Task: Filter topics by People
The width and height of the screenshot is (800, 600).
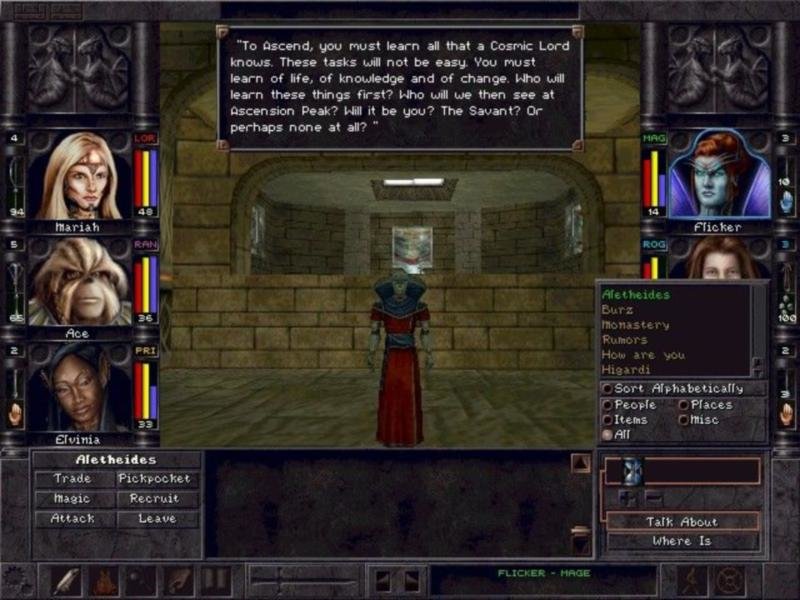Action: (x=607, y=405)
